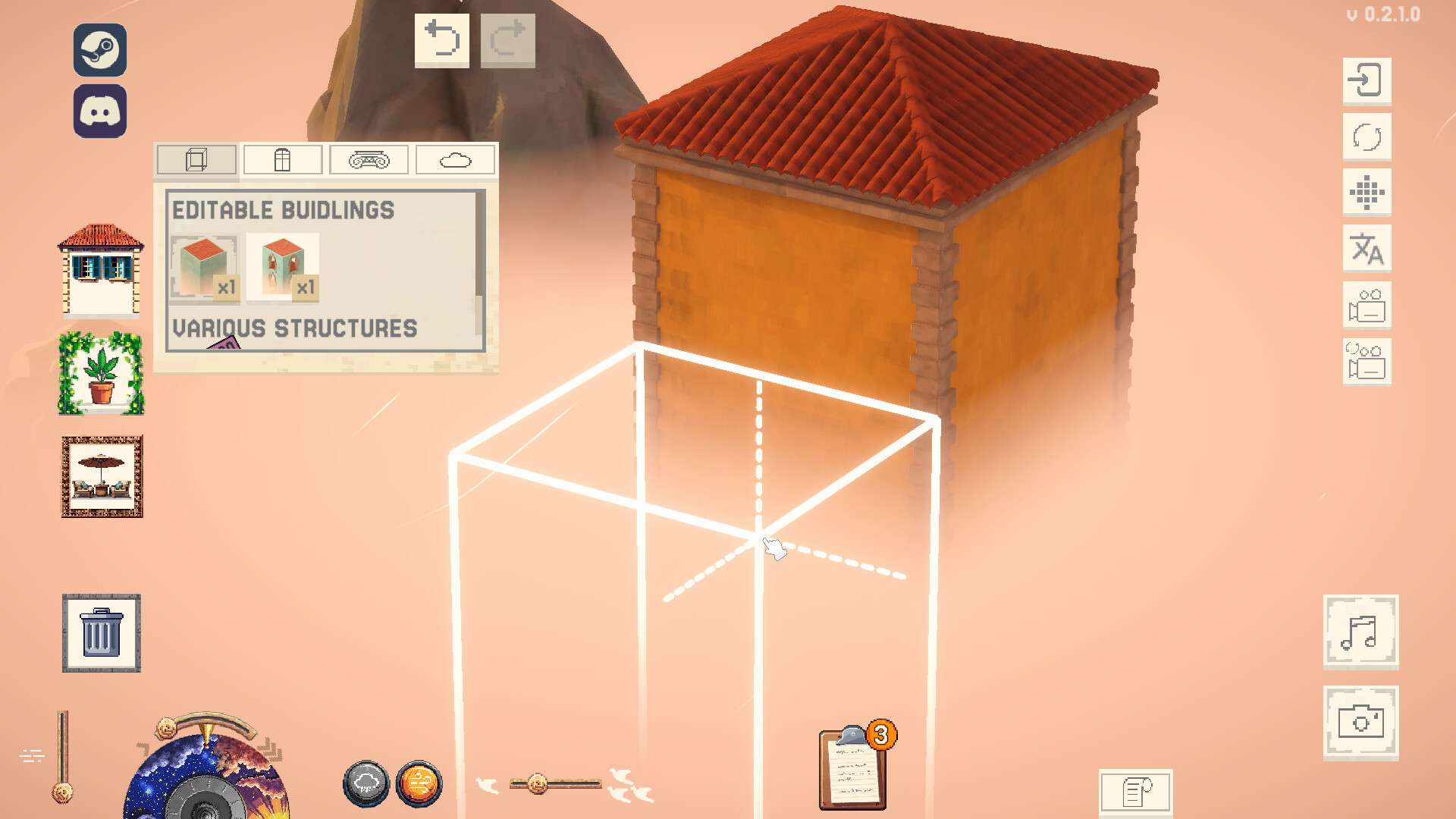Open the patio umbrella furniture category
Screen dimensions: 1456x819
click(x=102, y=477)
